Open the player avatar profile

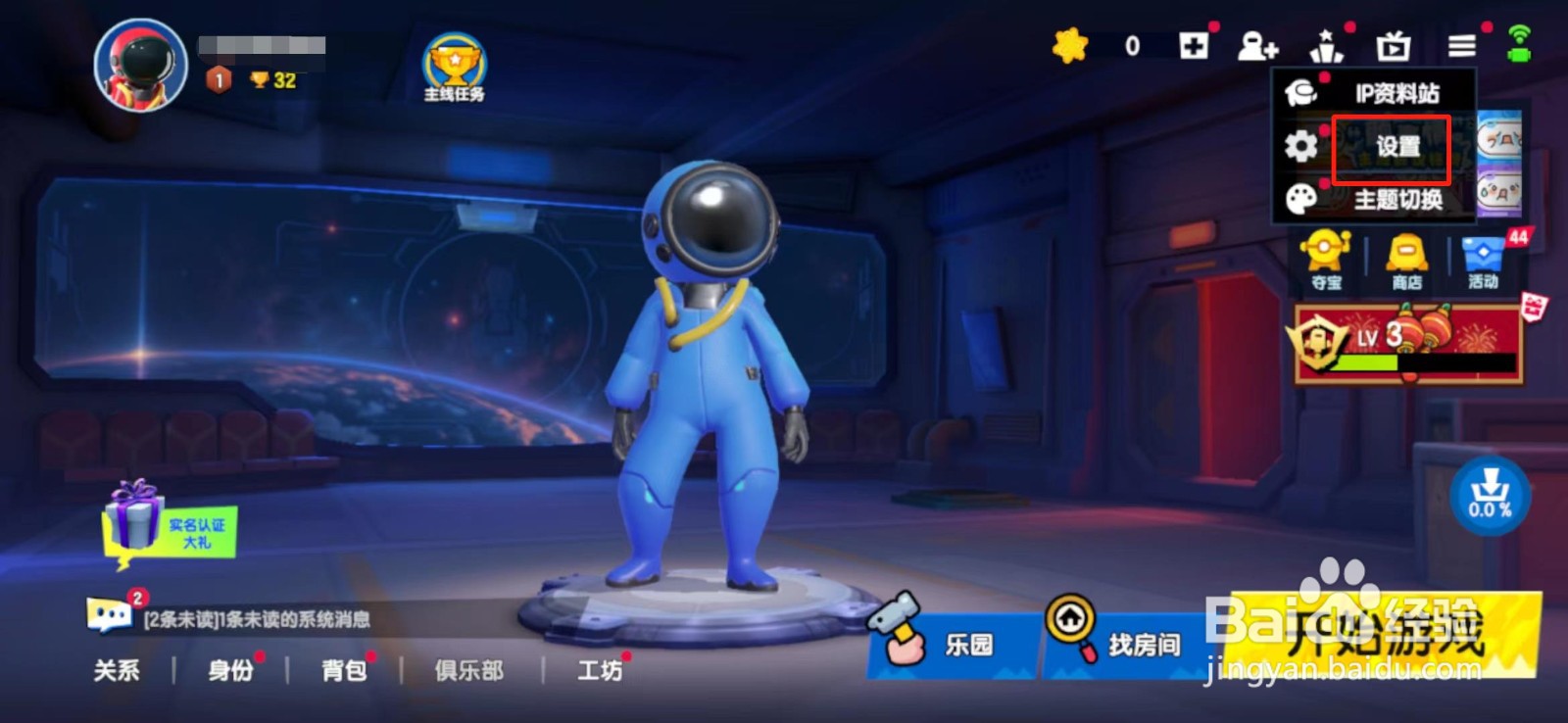(x=138, y=65)
